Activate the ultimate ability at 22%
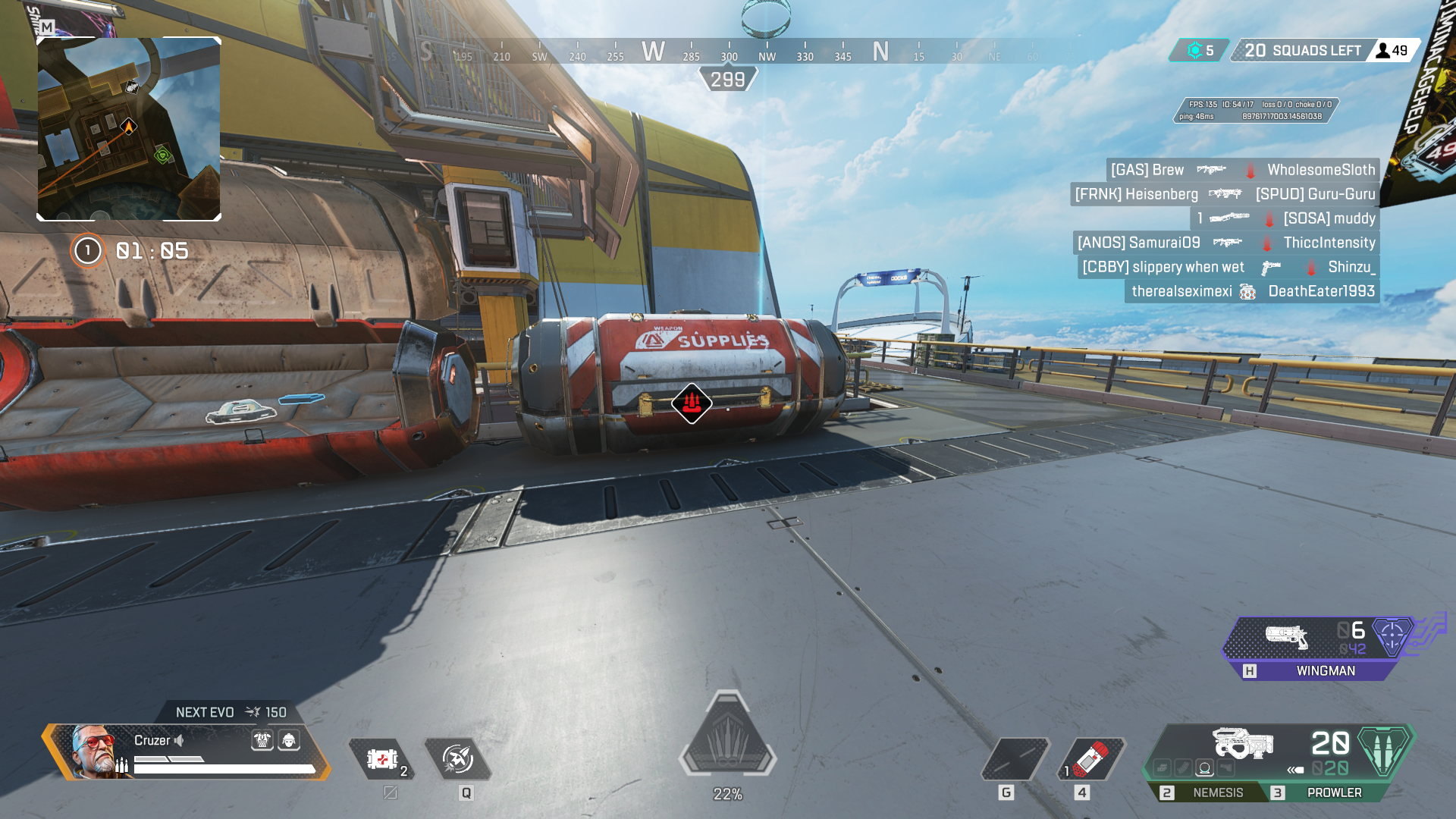1456x819 pixels. (727, 734)
